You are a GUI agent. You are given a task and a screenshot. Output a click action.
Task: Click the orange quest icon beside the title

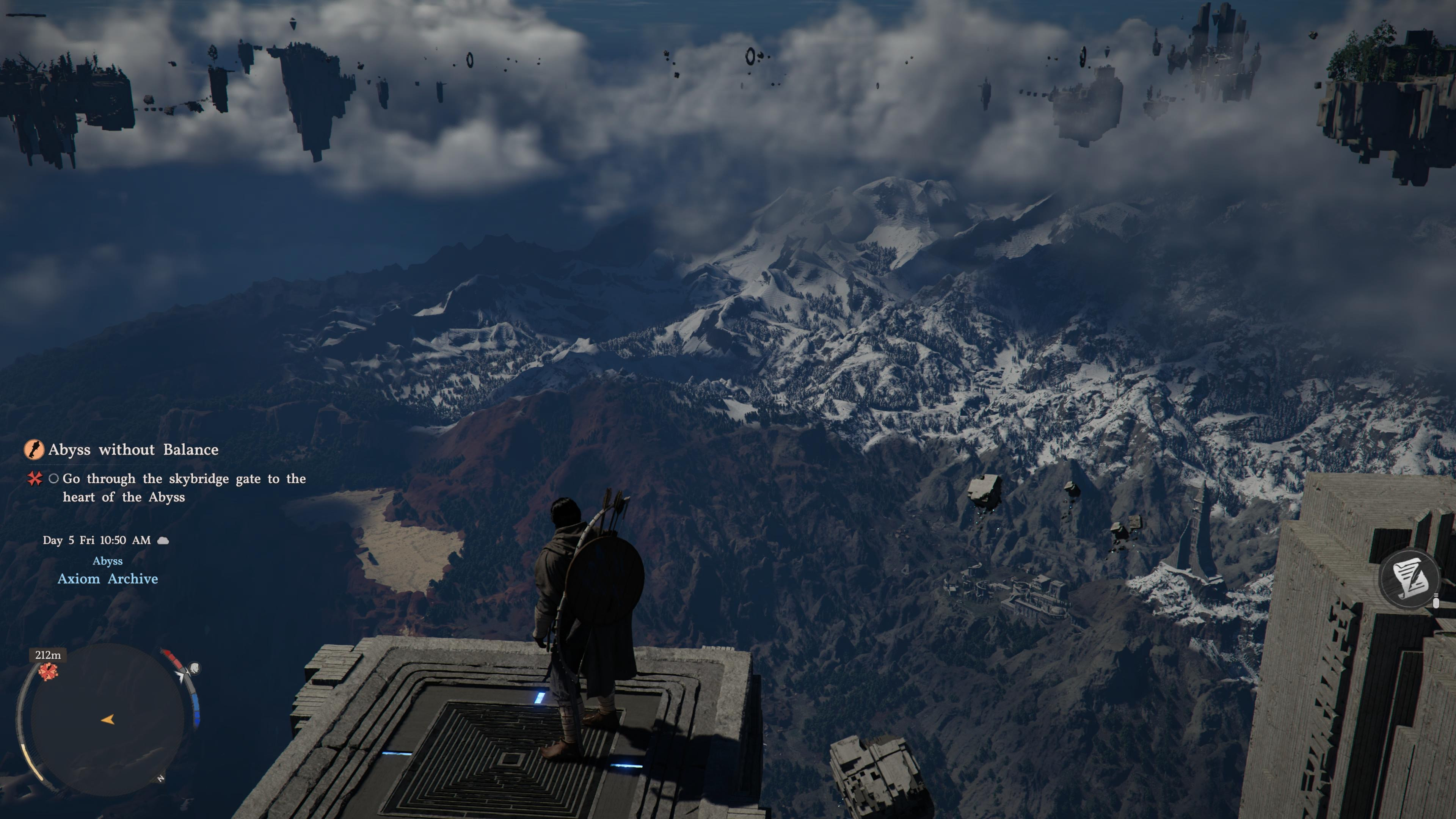(34, 449)
